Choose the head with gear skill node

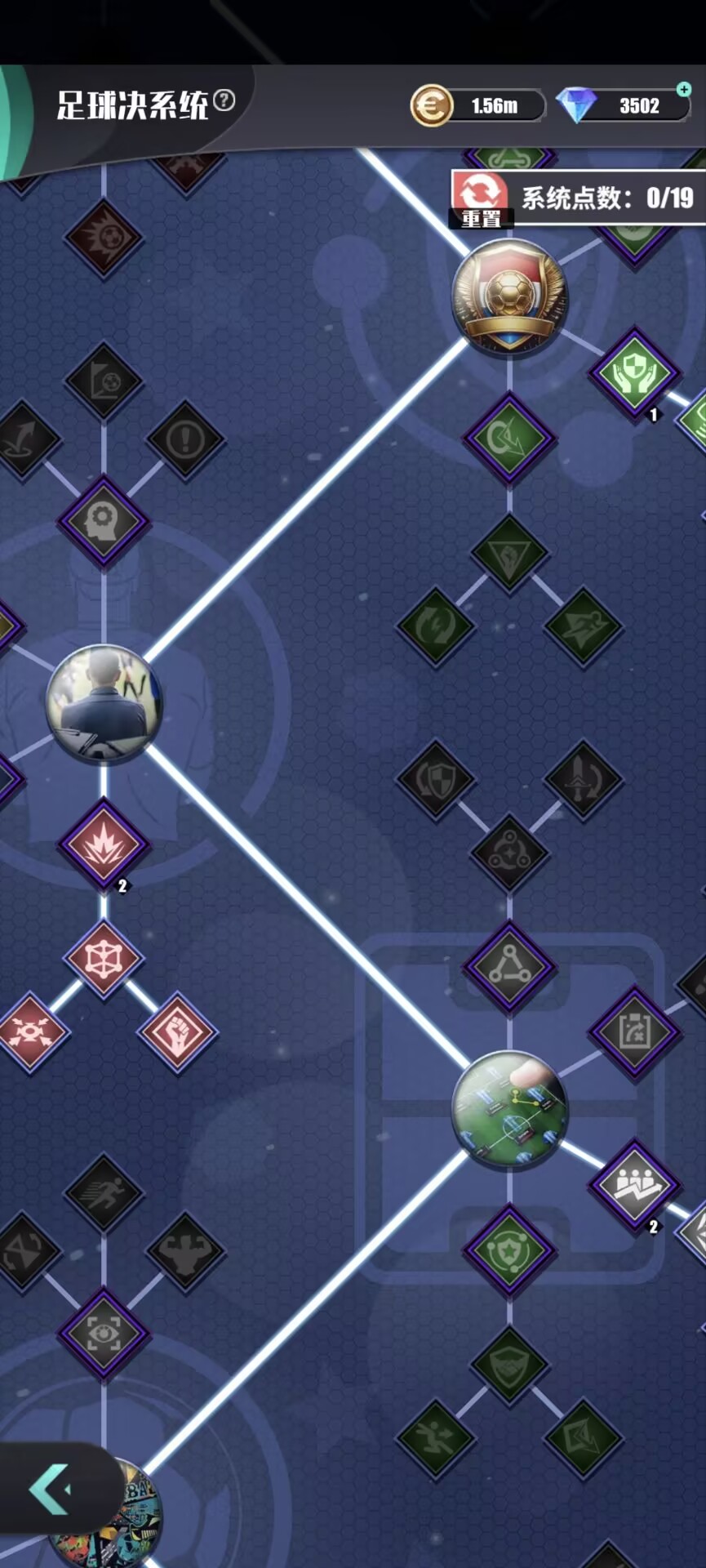point(104,520)
